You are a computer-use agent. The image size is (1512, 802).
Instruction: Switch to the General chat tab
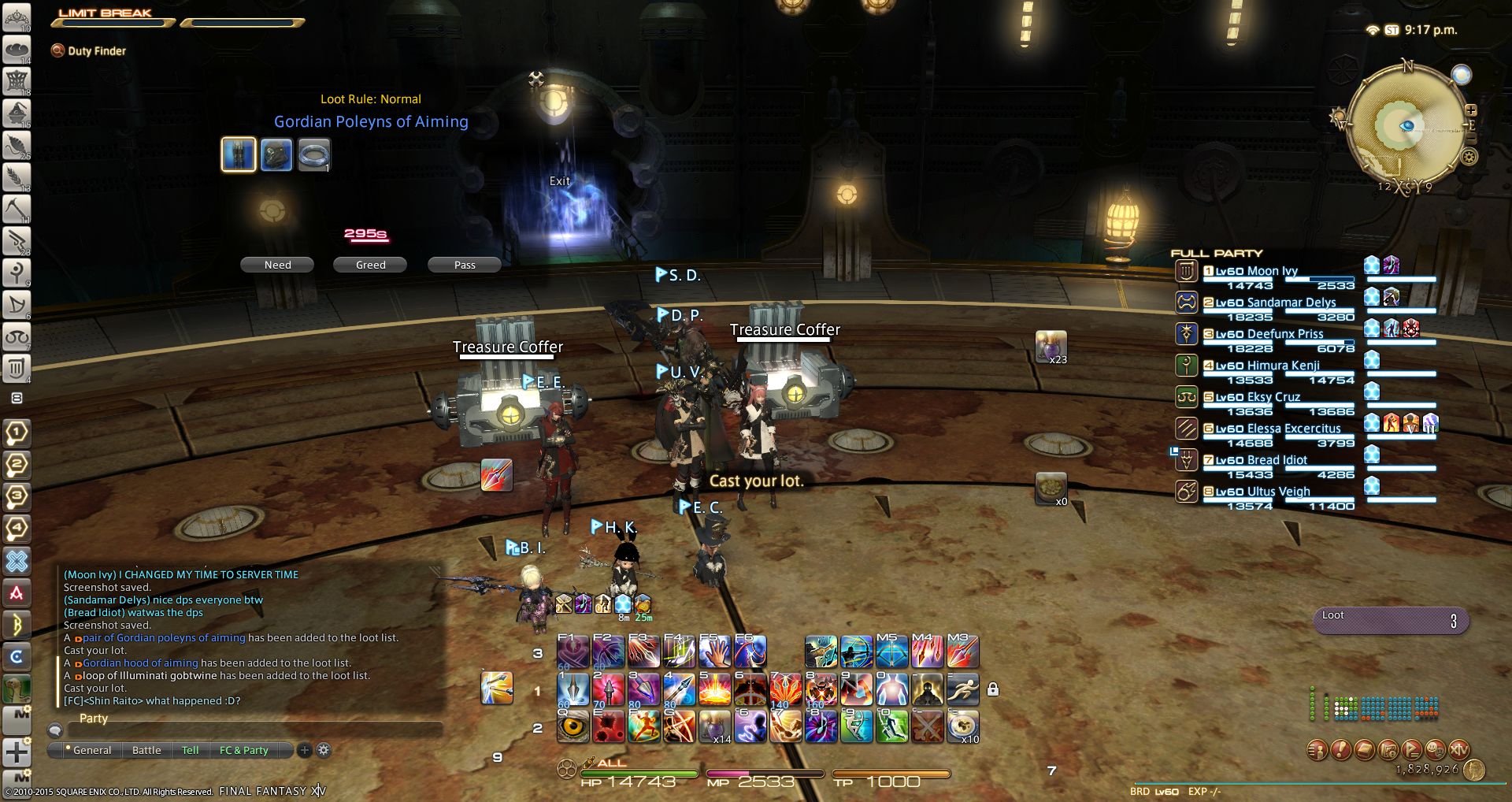pos(91,751)
